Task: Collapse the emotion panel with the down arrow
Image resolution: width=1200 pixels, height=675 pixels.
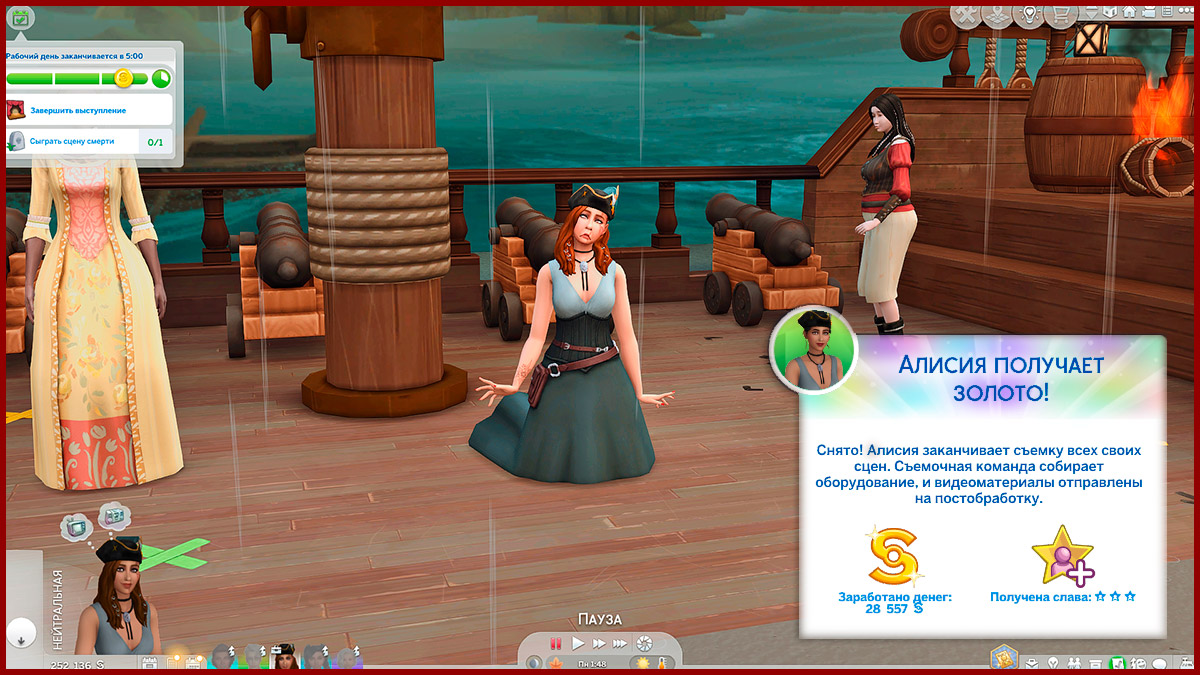Action: tap(19, 633)
